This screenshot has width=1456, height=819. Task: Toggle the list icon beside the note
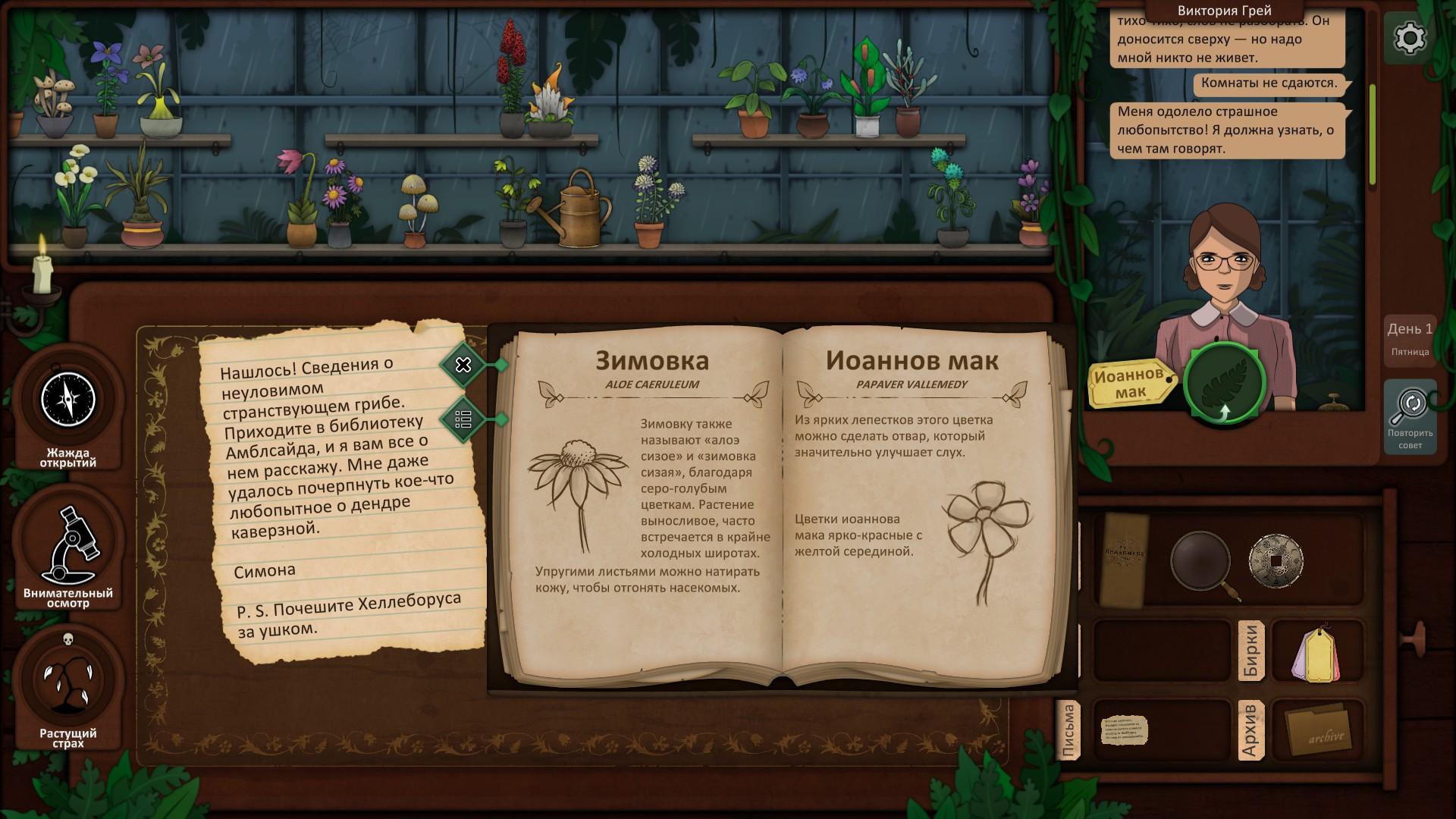pos(462,418)
